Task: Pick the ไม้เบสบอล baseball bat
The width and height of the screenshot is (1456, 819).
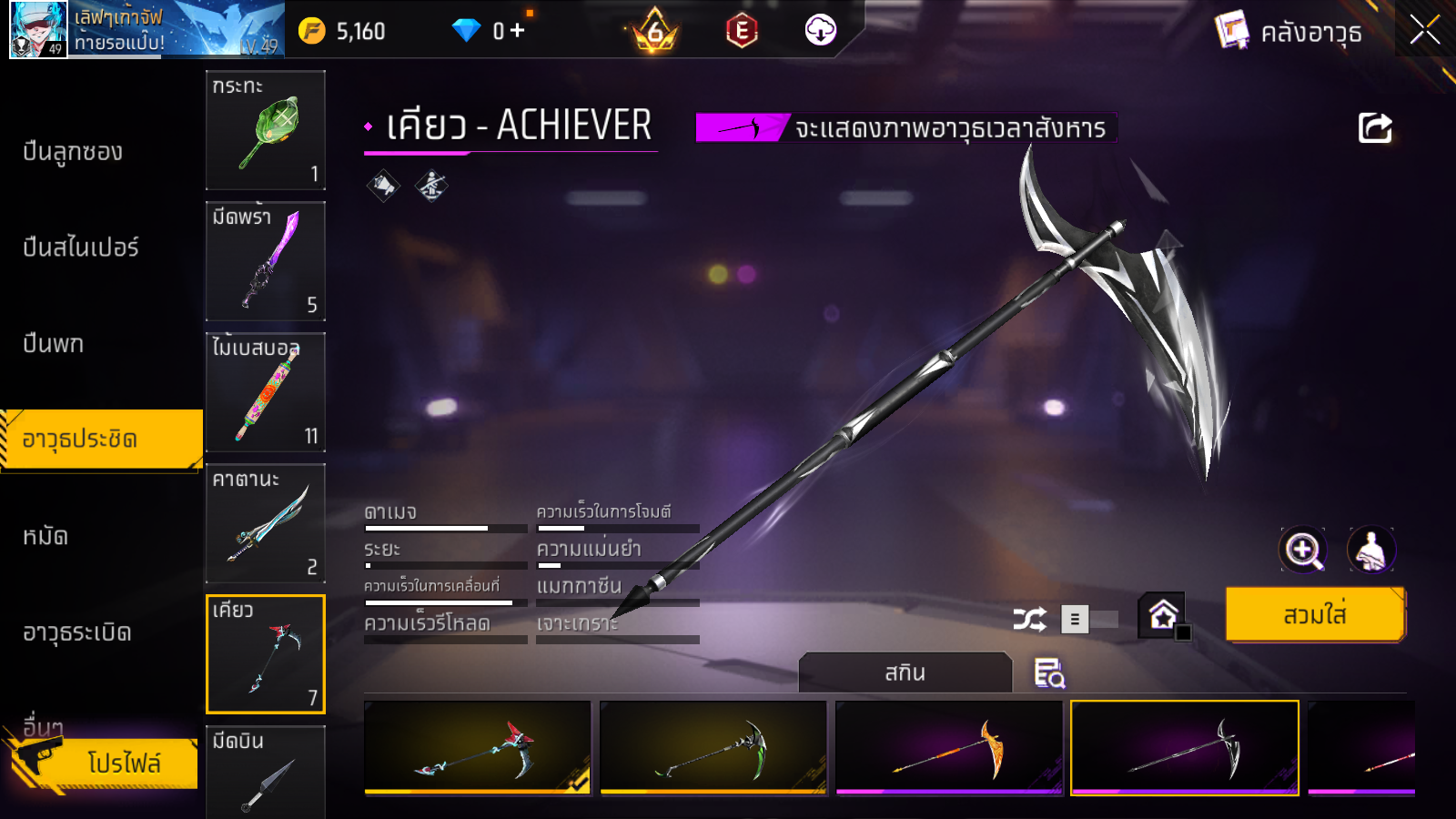Action: 266,392
